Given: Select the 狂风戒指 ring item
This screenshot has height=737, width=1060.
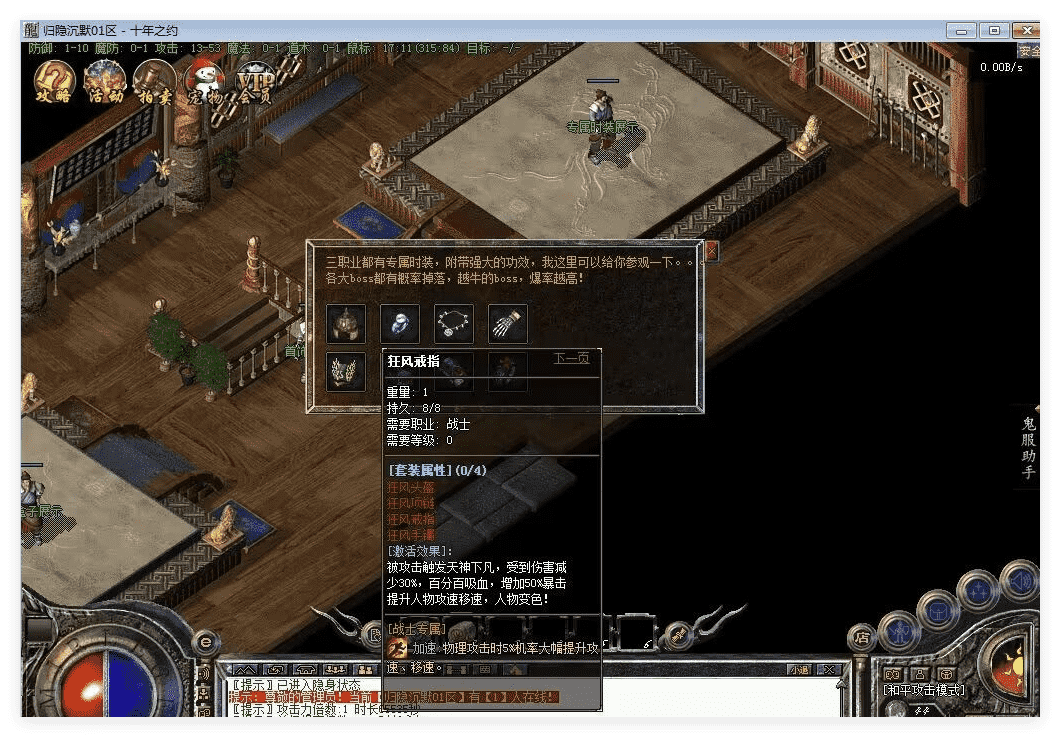Looking at the screenshot, I should [400, 324].
